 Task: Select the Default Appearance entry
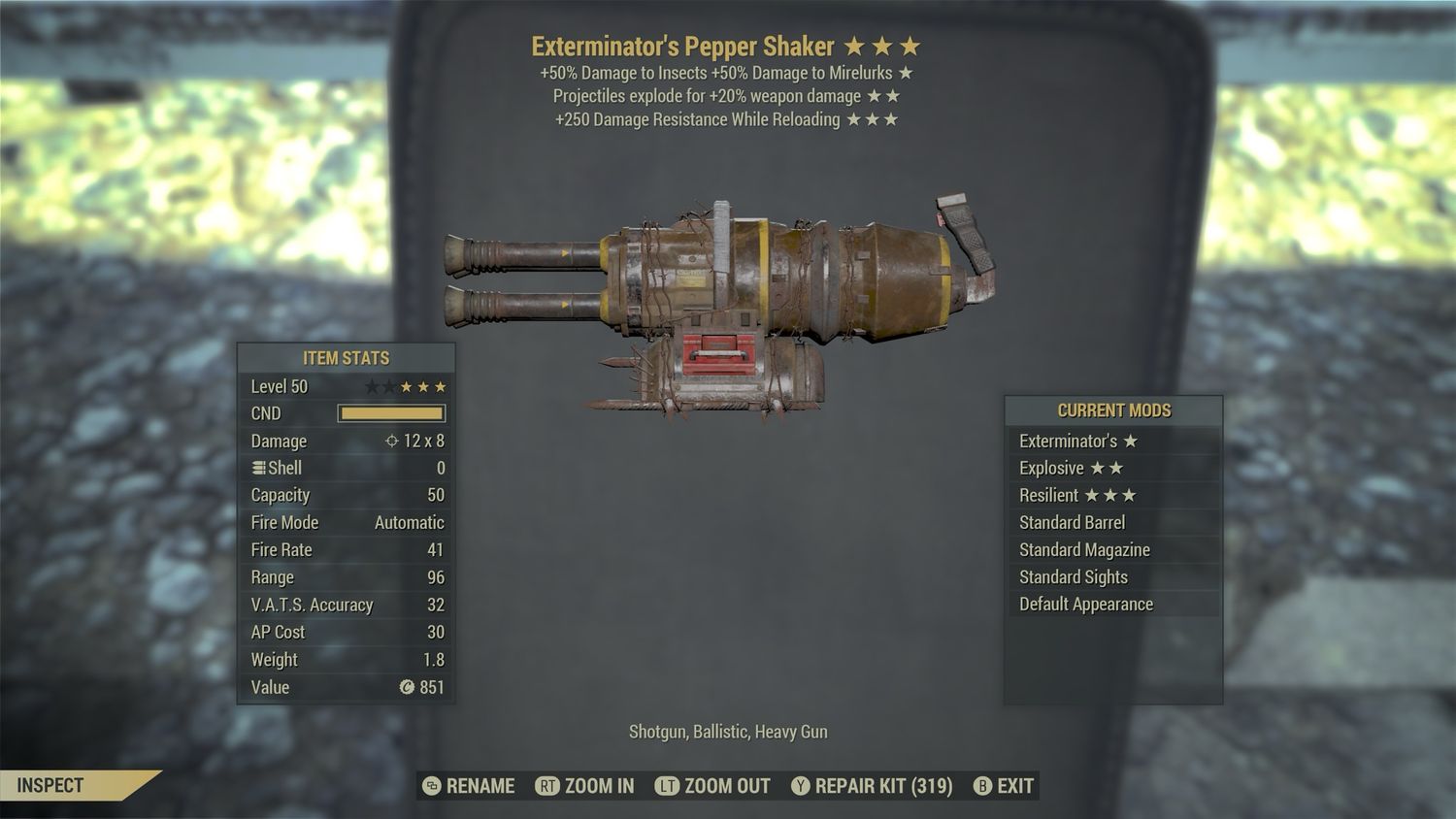click(1112, 604)
